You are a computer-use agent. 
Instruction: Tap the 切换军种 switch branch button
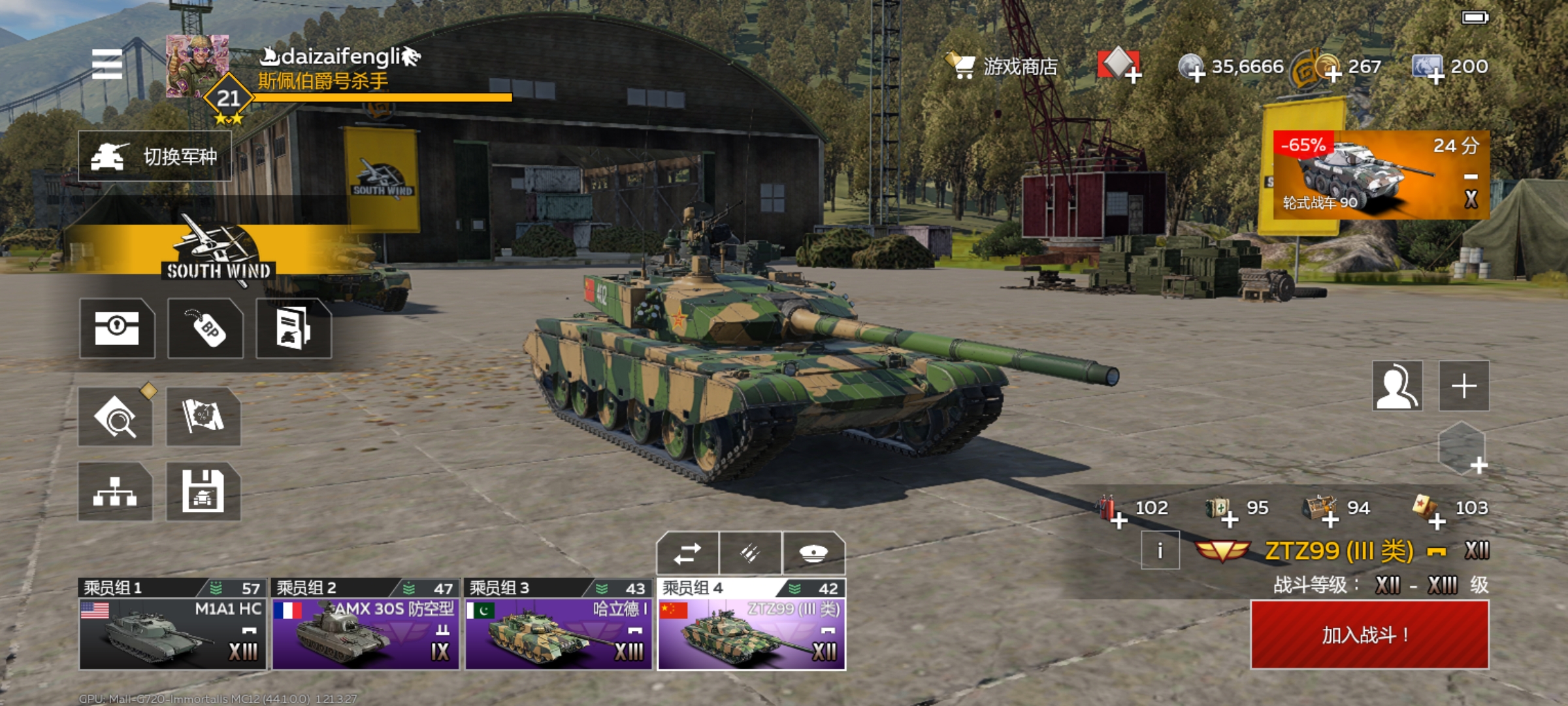[155, 156]
